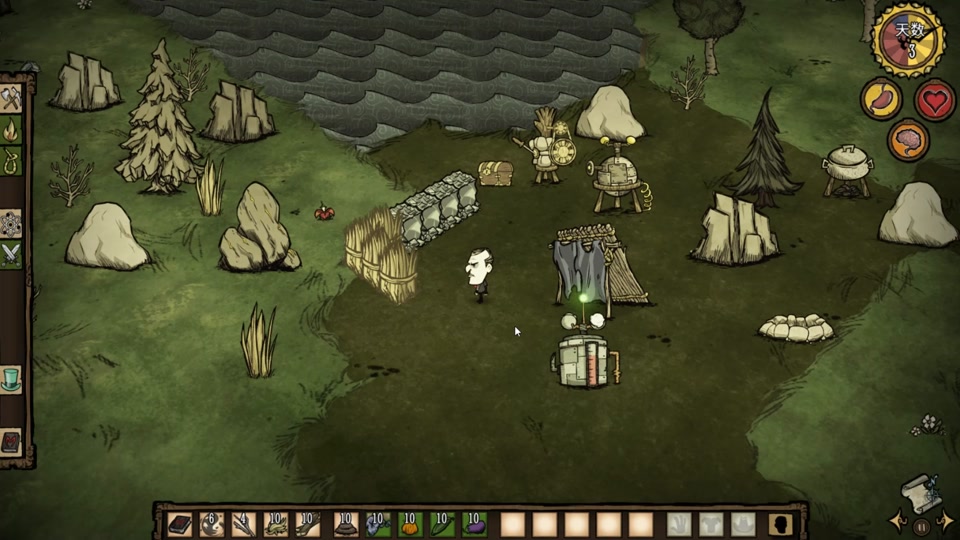Viewport: 960px width, 540px height.
Task: Open the map scroll
Action: click(x=922, y=492)
